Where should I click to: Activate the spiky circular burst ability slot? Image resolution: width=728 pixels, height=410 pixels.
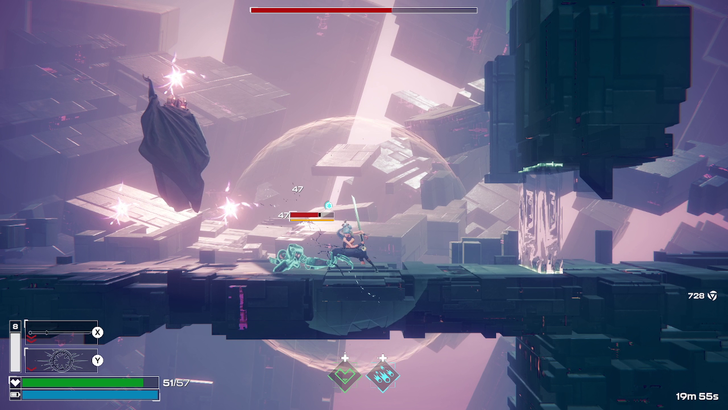click(60, 360)
